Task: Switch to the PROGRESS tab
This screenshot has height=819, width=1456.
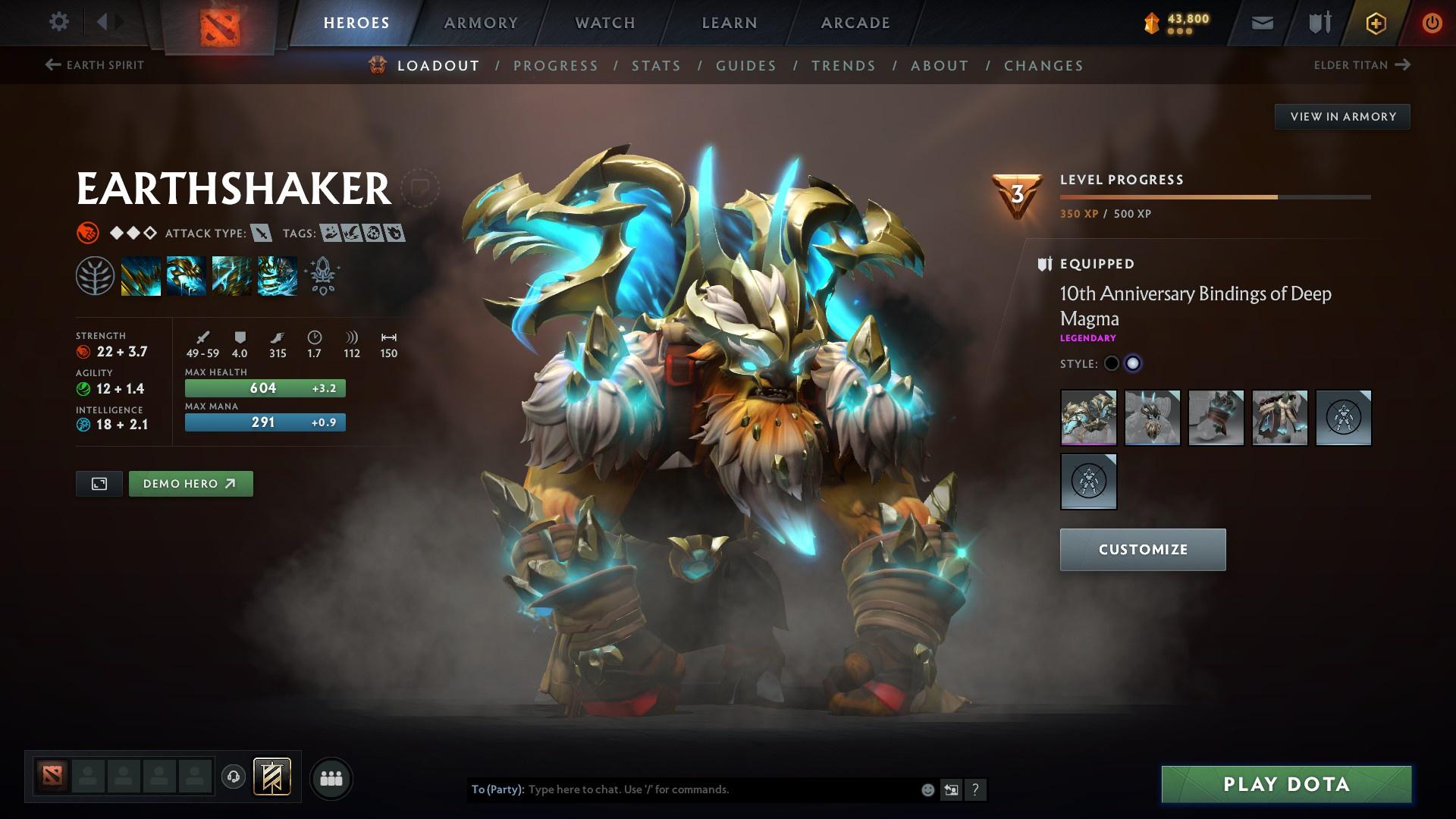Action: 556,66
